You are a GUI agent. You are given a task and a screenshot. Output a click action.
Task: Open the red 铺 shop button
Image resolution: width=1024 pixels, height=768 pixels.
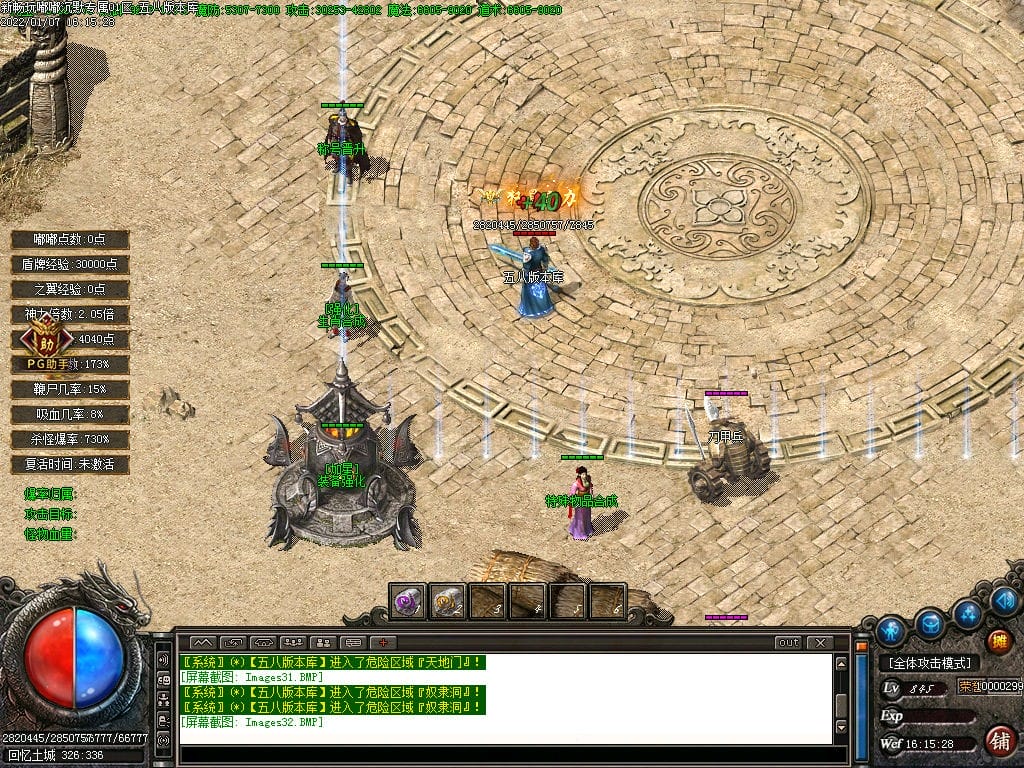tap(998, 741)
